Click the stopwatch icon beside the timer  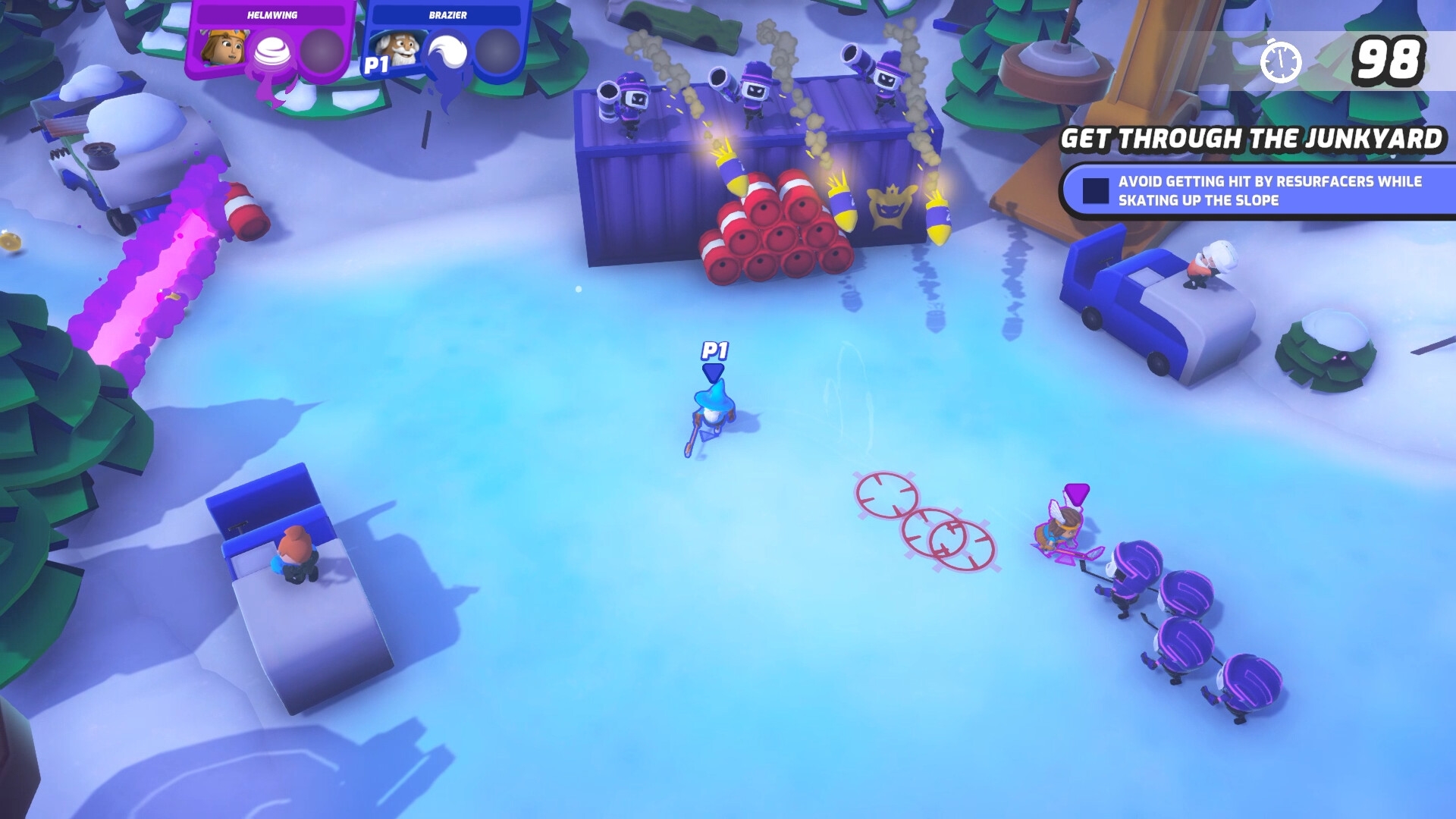[1282, 58]
